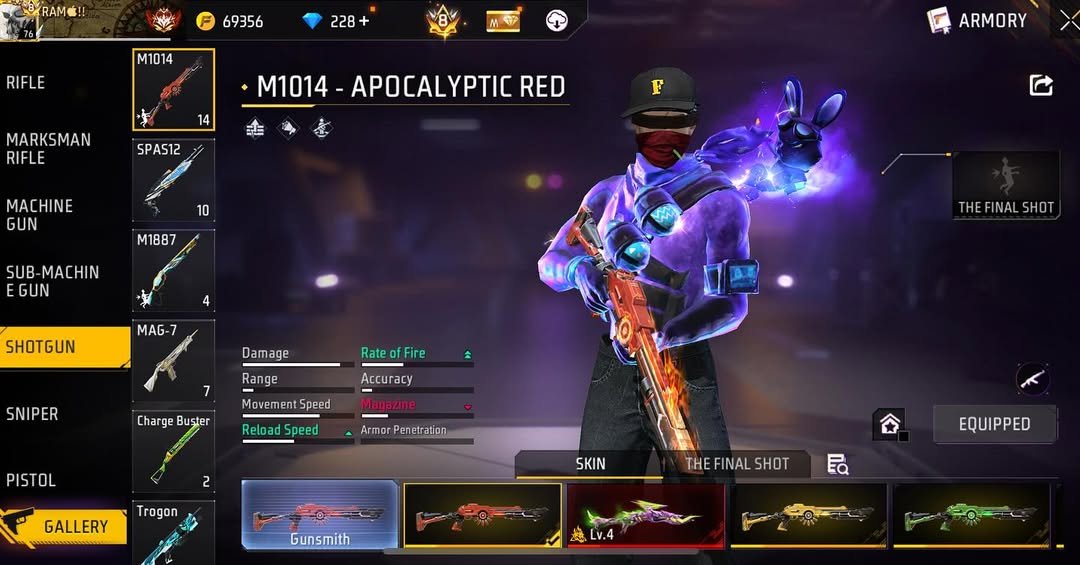
Task: Close the Armory screen
Action: (1068, 20)
